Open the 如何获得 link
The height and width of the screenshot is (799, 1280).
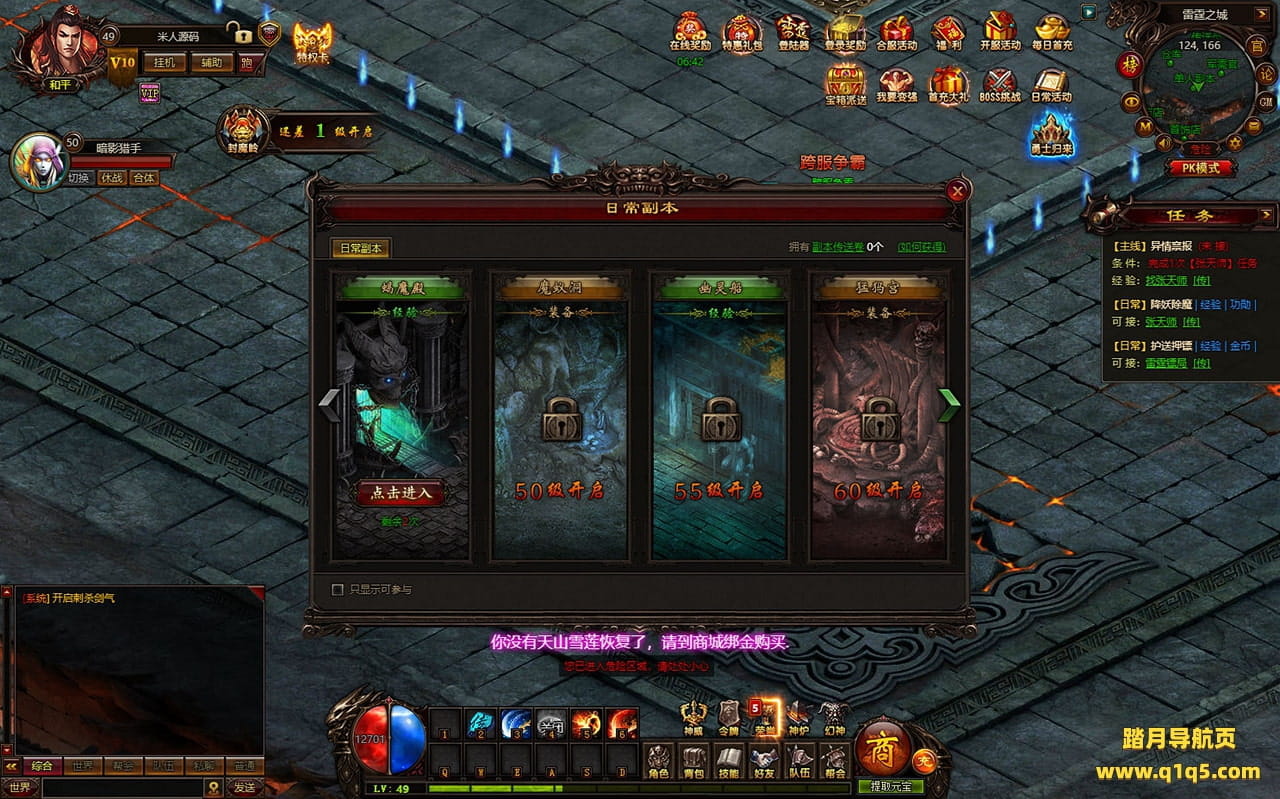pos(921,247)
